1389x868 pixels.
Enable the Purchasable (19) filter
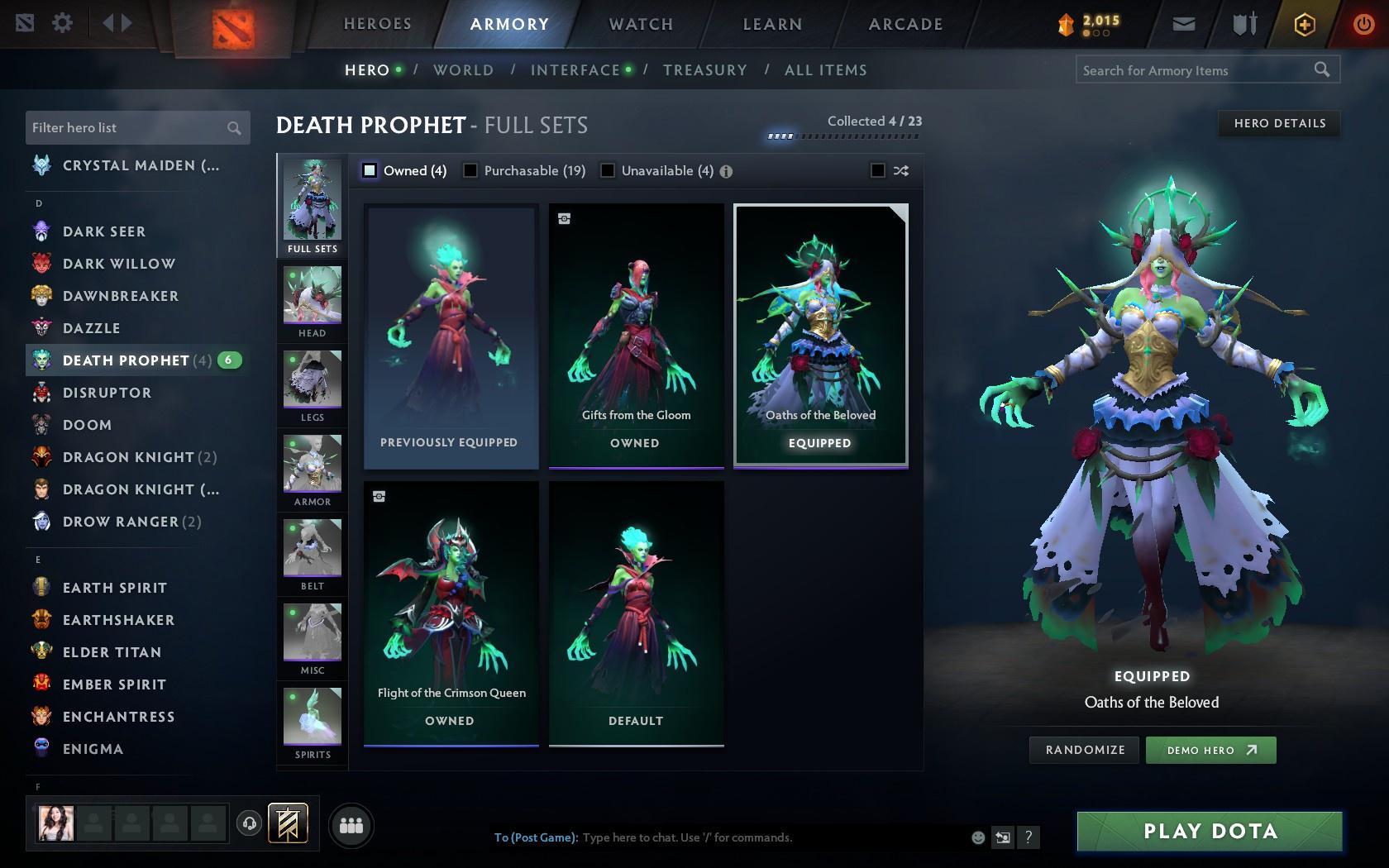[x=471, y=170]
